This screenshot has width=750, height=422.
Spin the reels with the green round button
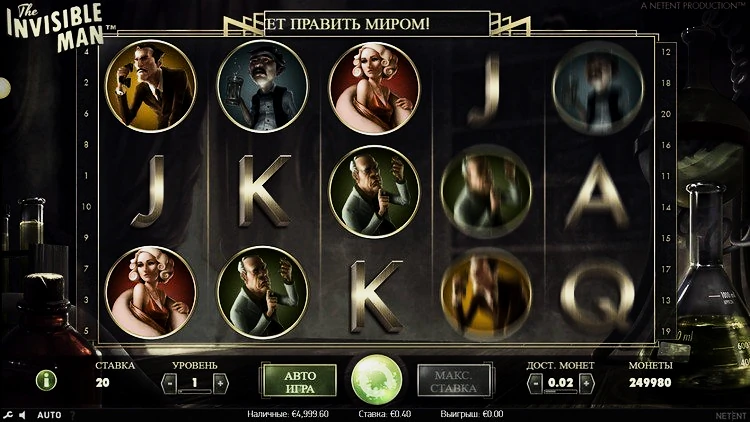tap(376, 380)
